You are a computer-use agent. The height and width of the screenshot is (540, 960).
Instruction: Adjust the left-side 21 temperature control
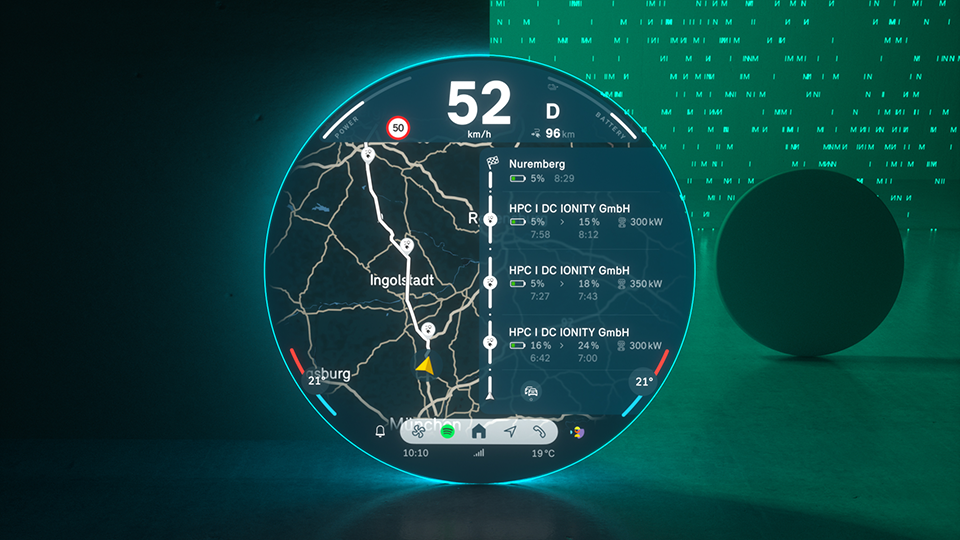coord(315,381)
